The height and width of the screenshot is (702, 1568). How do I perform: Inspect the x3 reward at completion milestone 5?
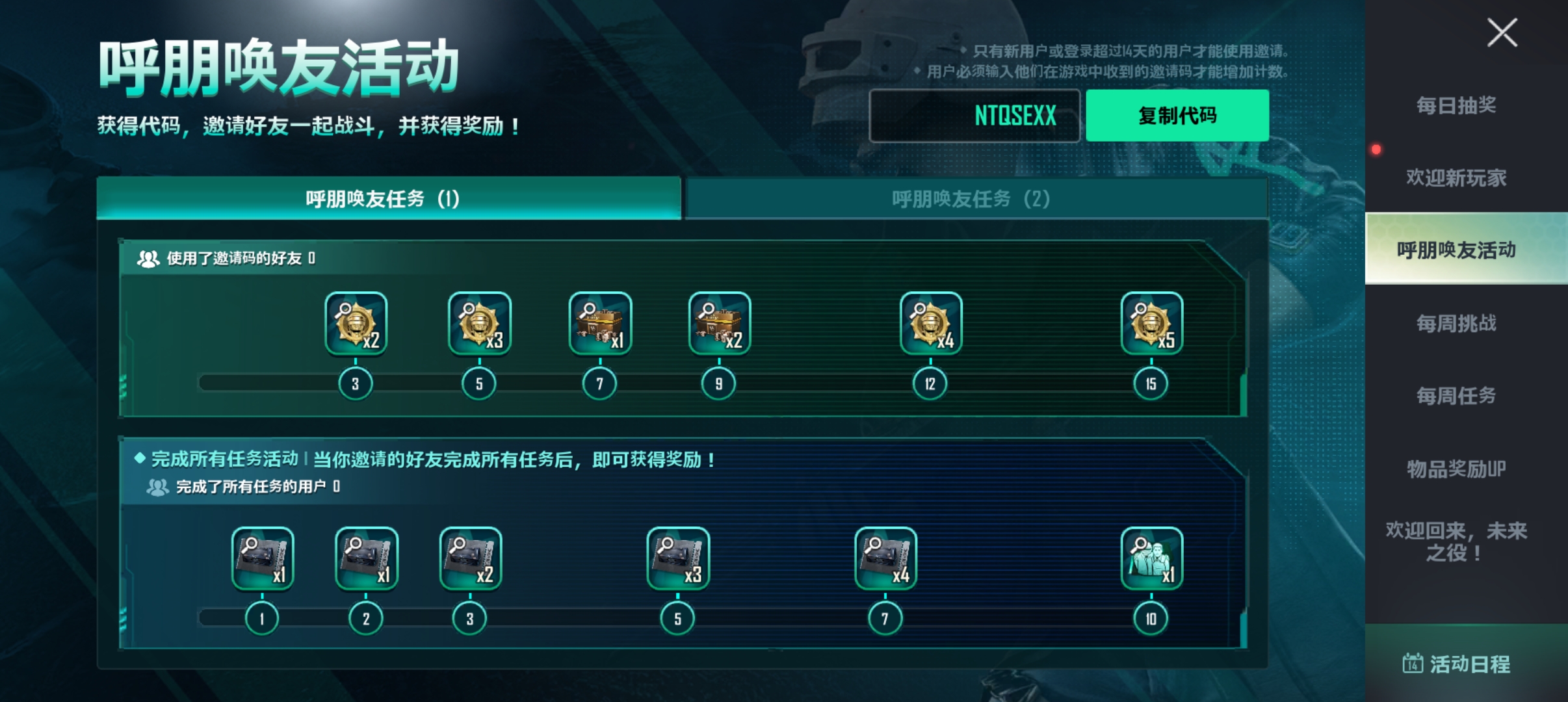(677, 559)
